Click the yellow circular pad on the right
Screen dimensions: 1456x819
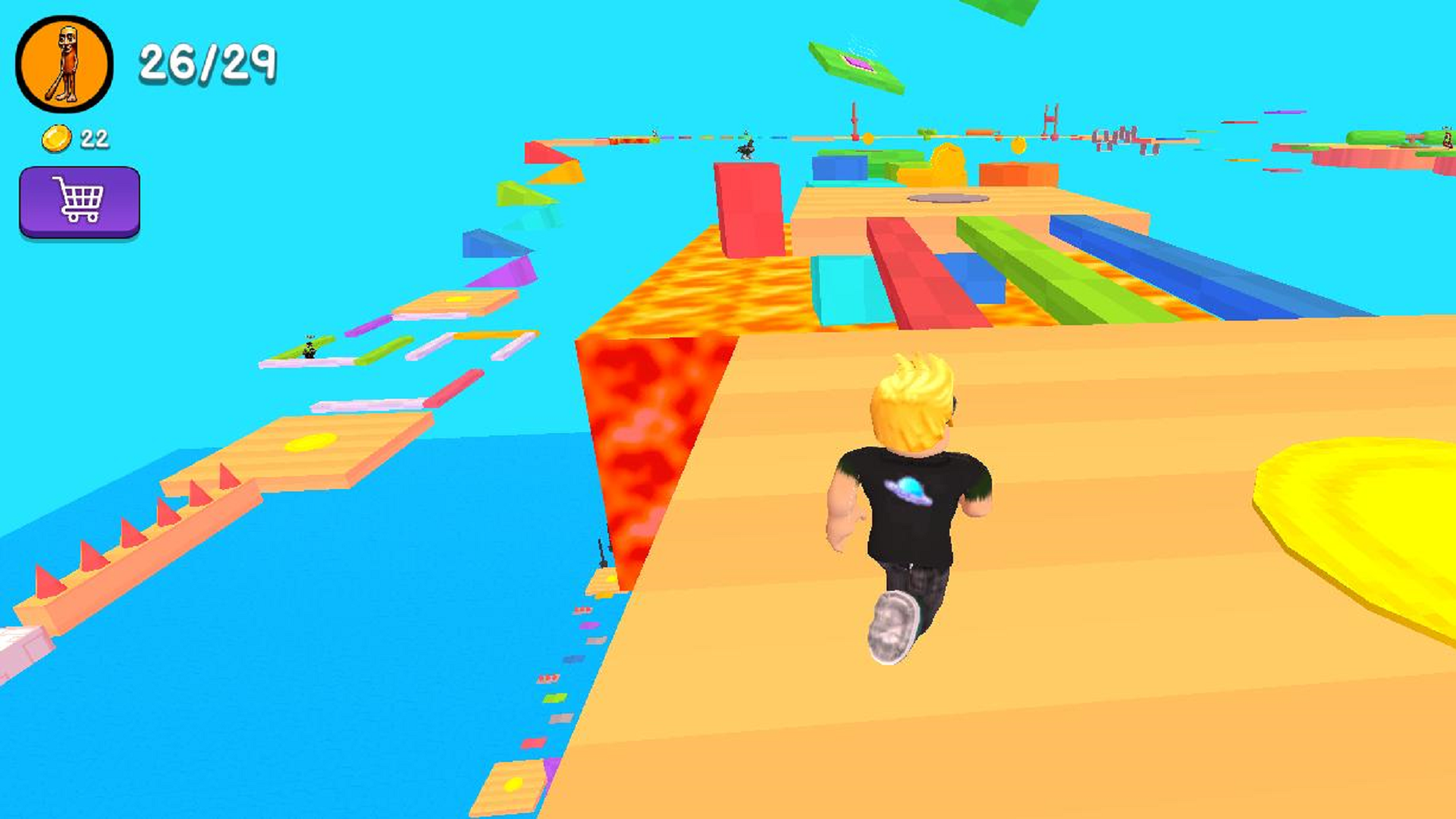click(1357, 523)
